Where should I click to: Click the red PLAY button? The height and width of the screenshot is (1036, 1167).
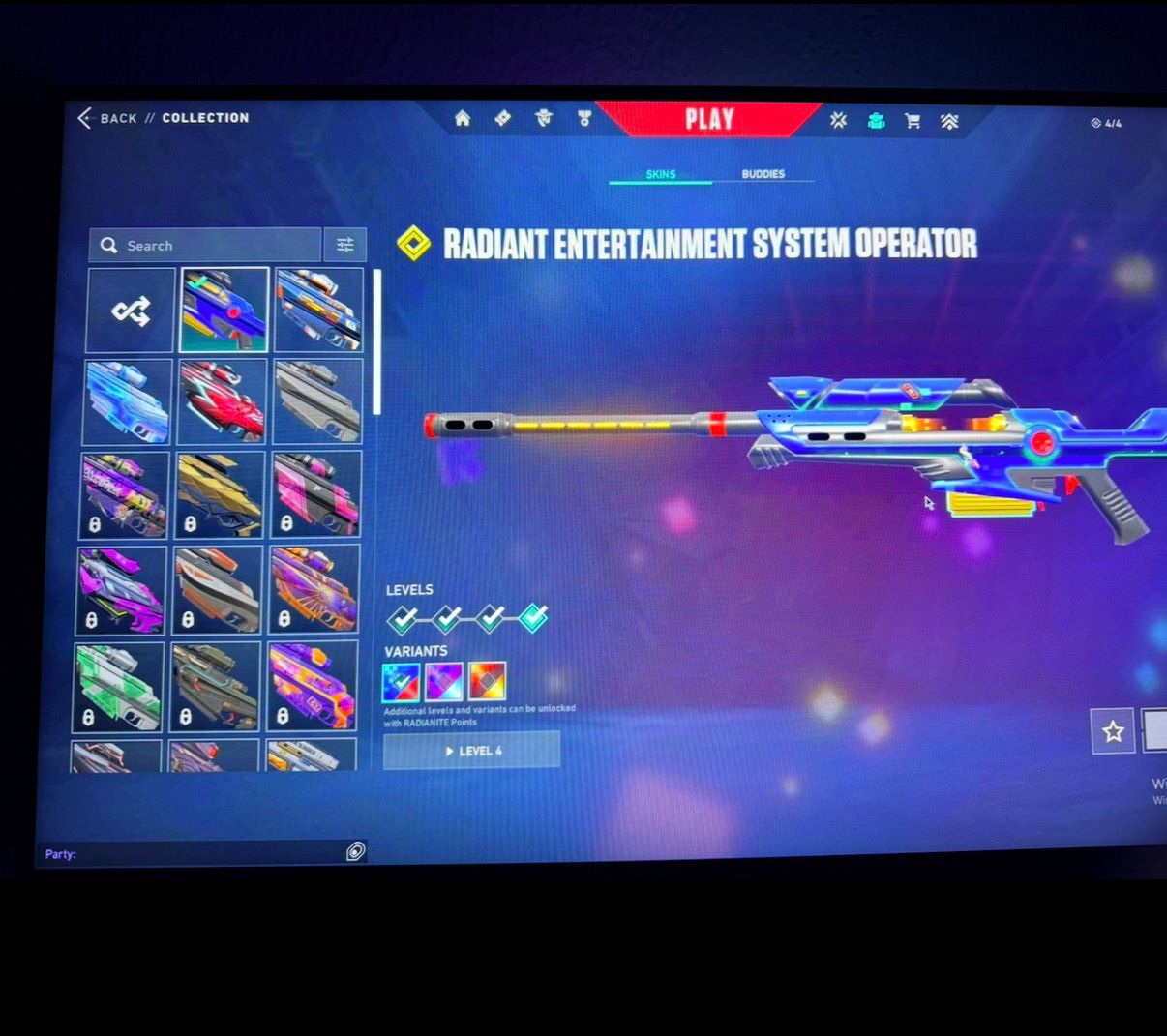tap(709, 119)
